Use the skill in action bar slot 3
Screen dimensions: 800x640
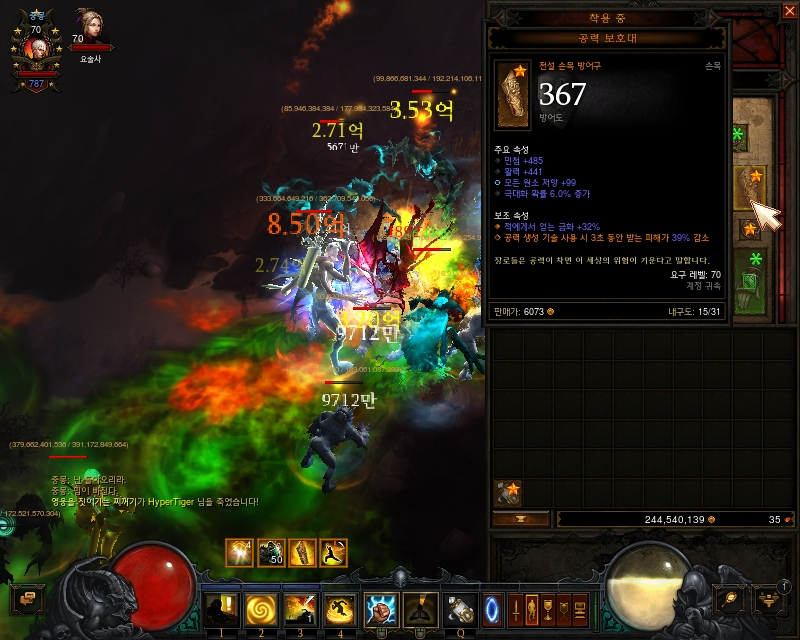coord(299,607)
